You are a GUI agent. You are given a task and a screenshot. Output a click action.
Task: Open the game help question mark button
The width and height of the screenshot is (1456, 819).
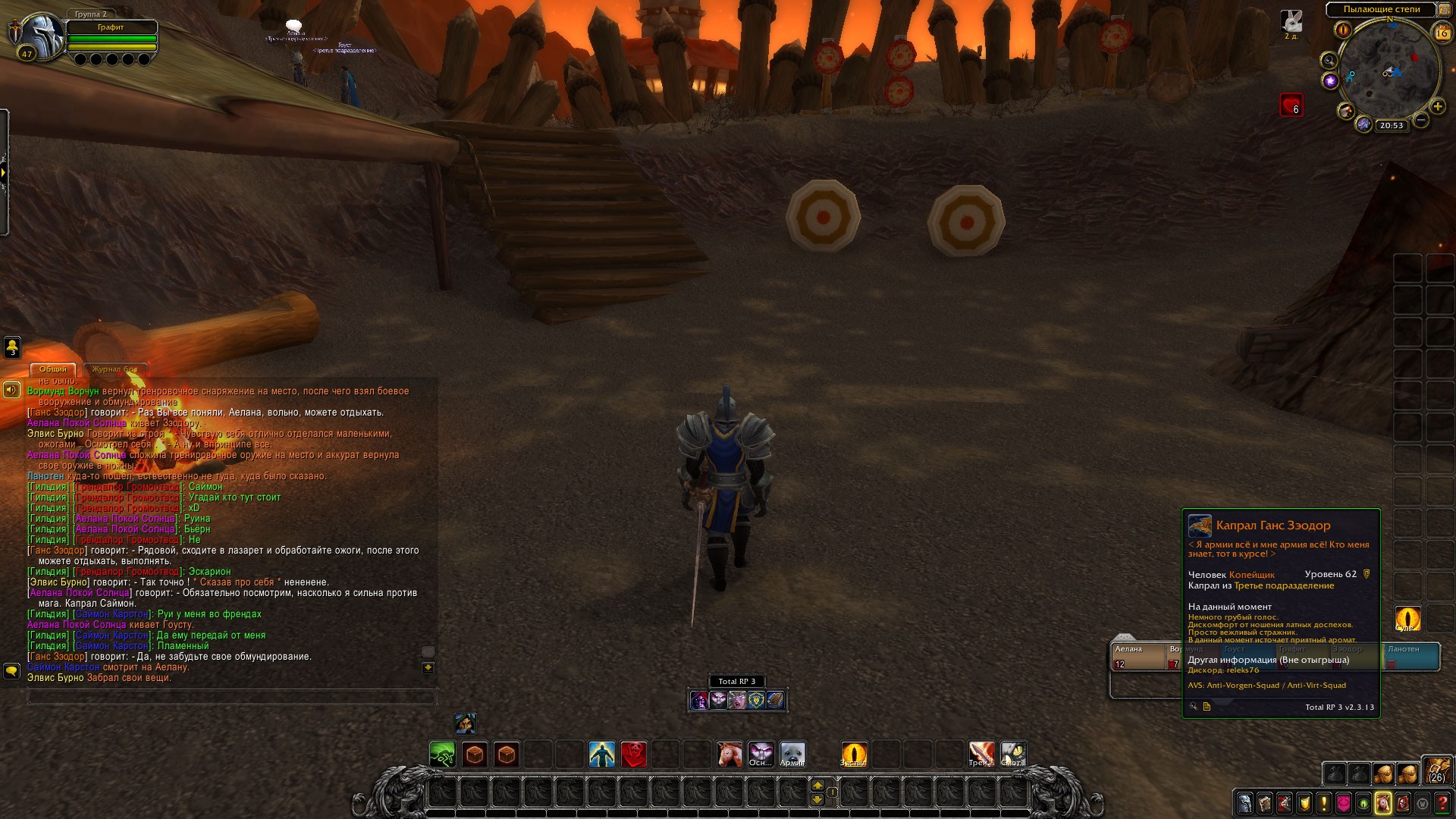pos(1443,803)
